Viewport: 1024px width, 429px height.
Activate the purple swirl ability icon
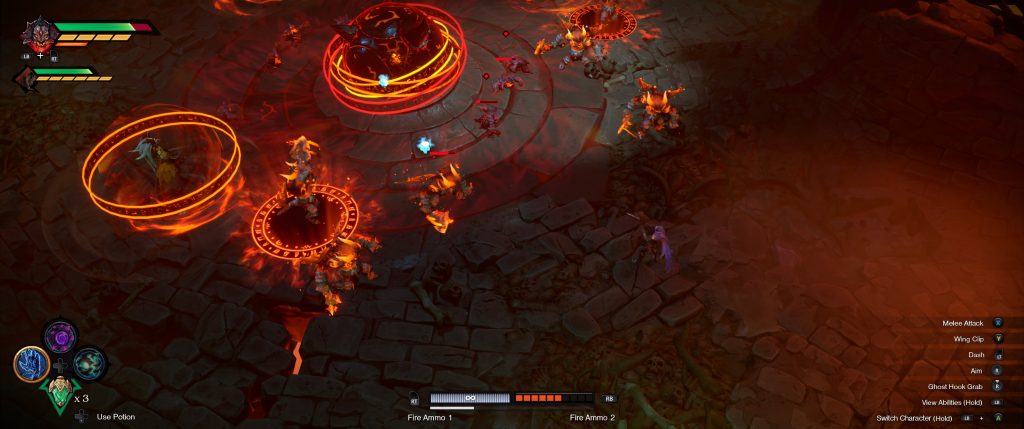[60, 335]
